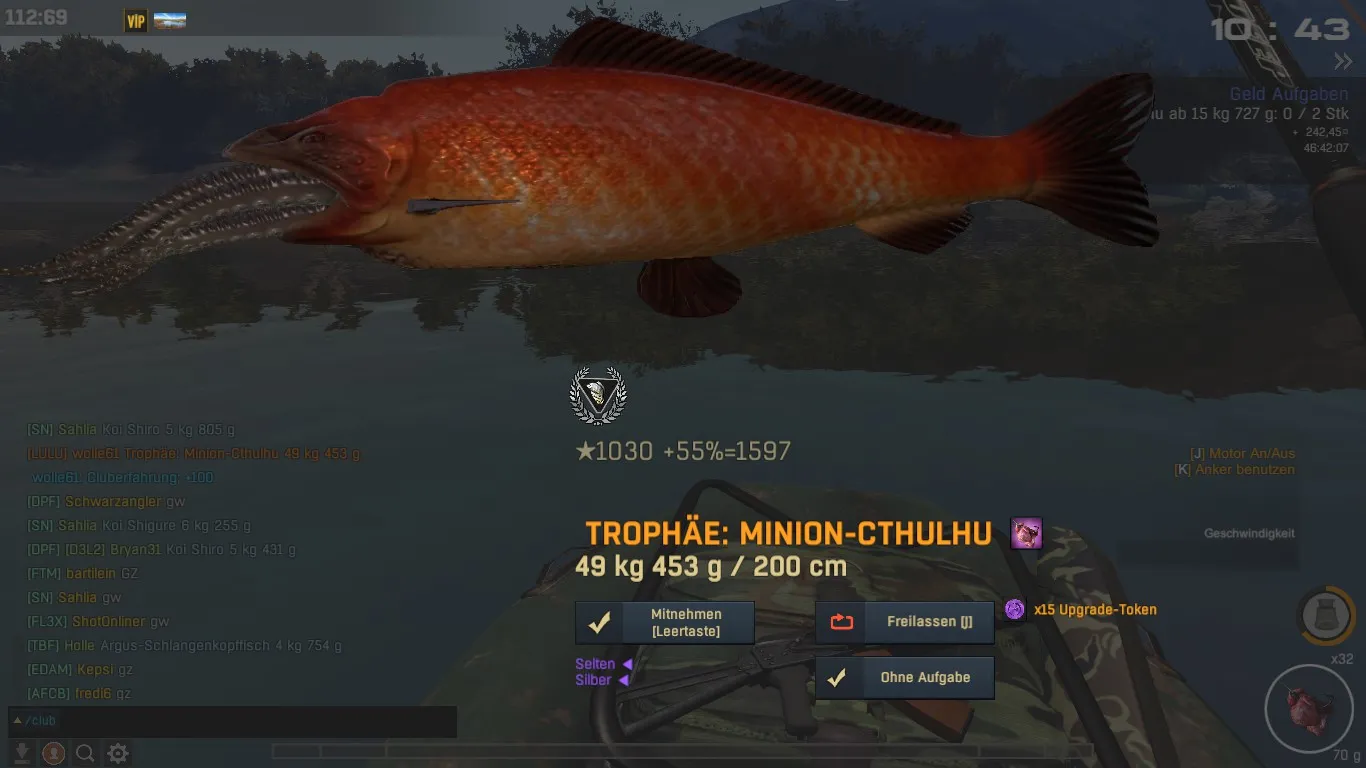Open wolle61's trophy catch chat message
The height and width of the screenshot is (768, 1366).
point(193,453)
